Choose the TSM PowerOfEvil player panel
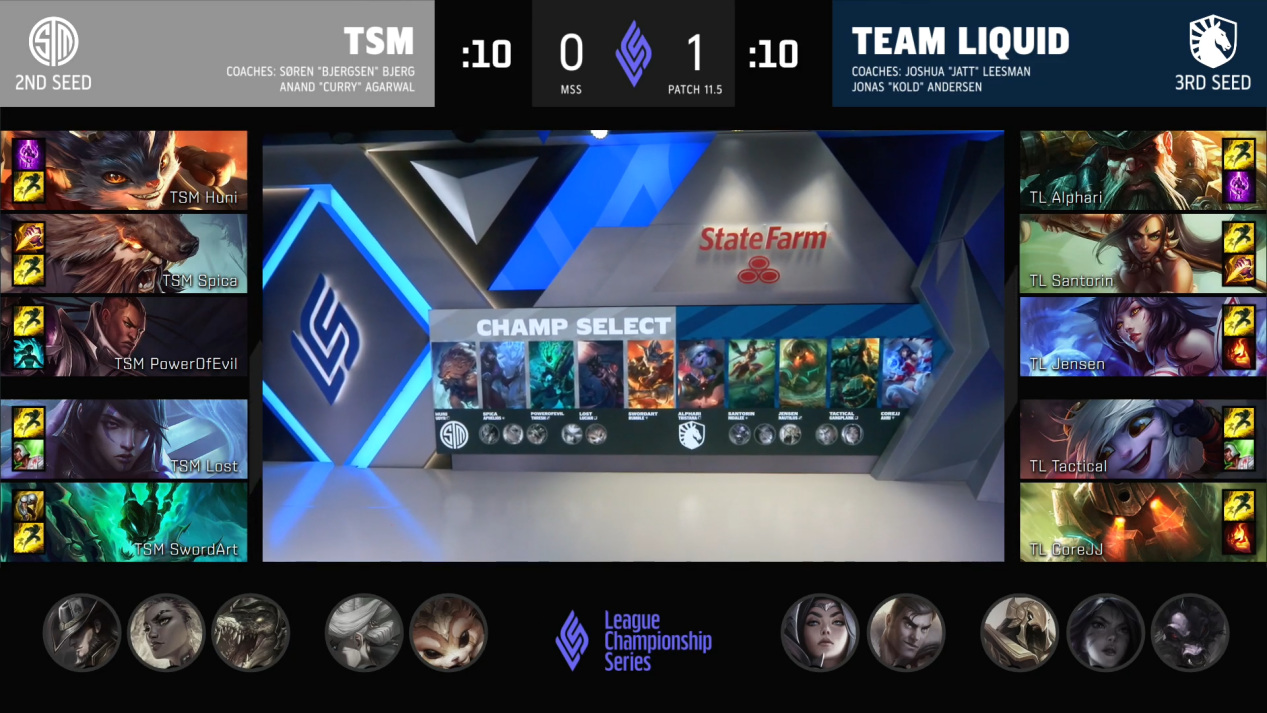Screen dimensions: 1267x713 [124, 336]
